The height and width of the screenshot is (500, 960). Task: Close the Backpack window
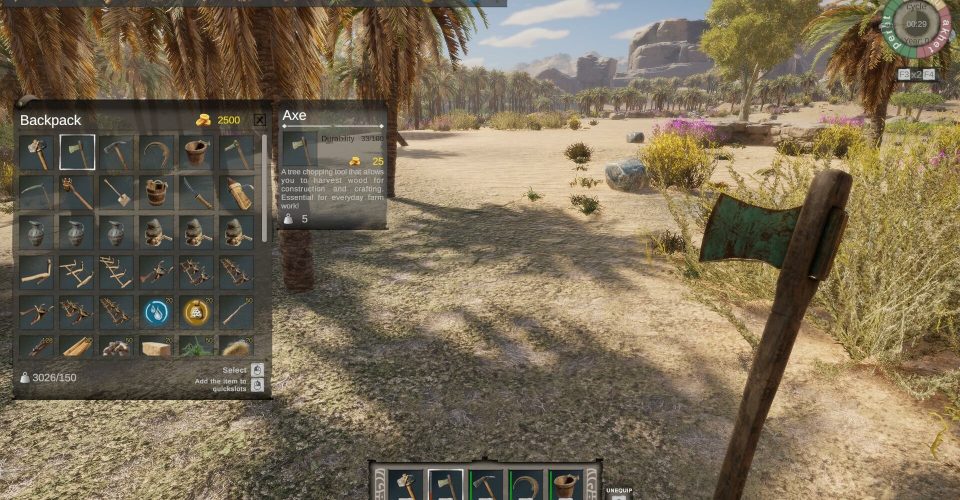tap(260, 120)
